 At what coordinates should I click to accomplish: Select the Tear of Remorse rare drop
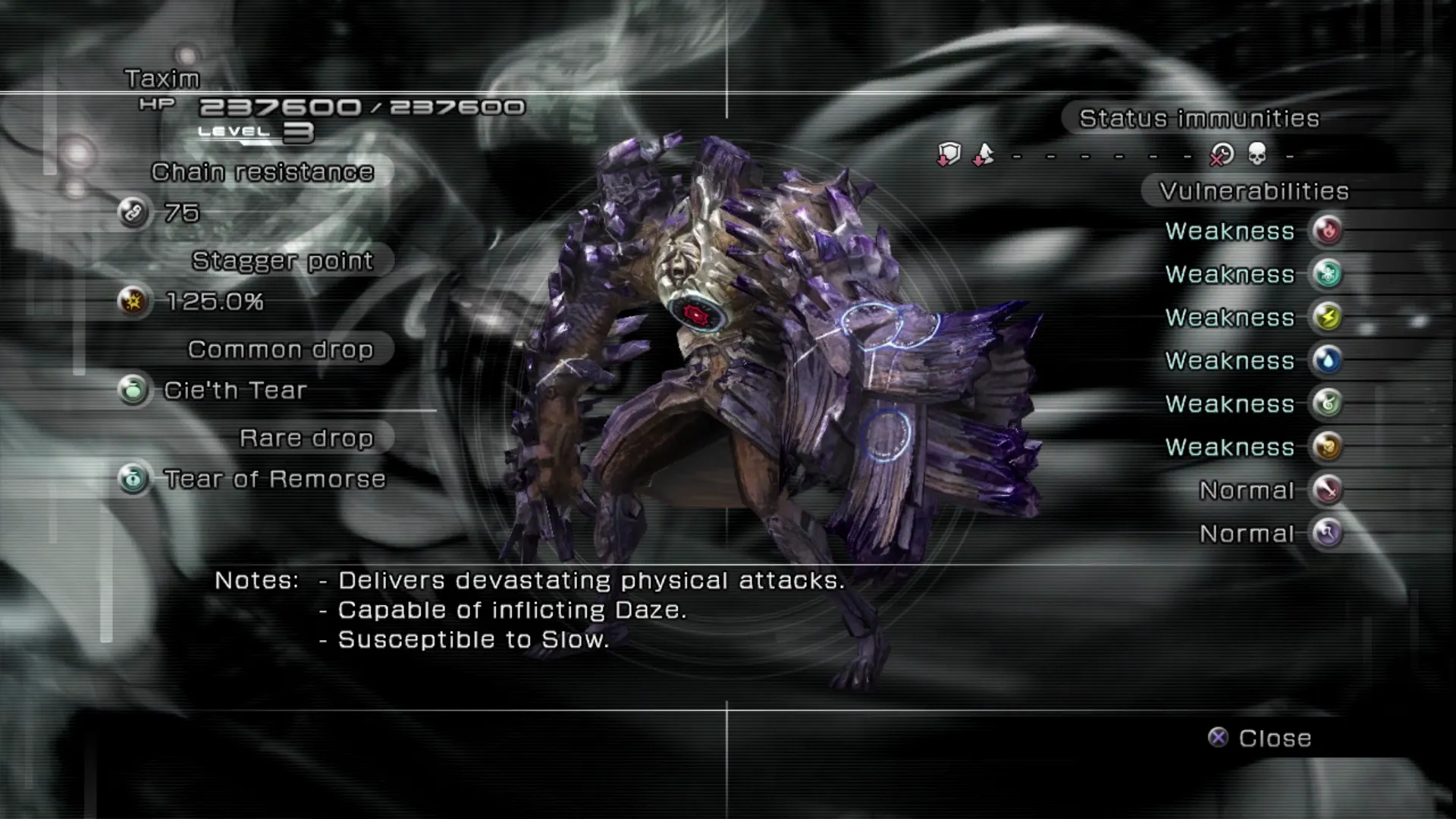tap(275, 479)
